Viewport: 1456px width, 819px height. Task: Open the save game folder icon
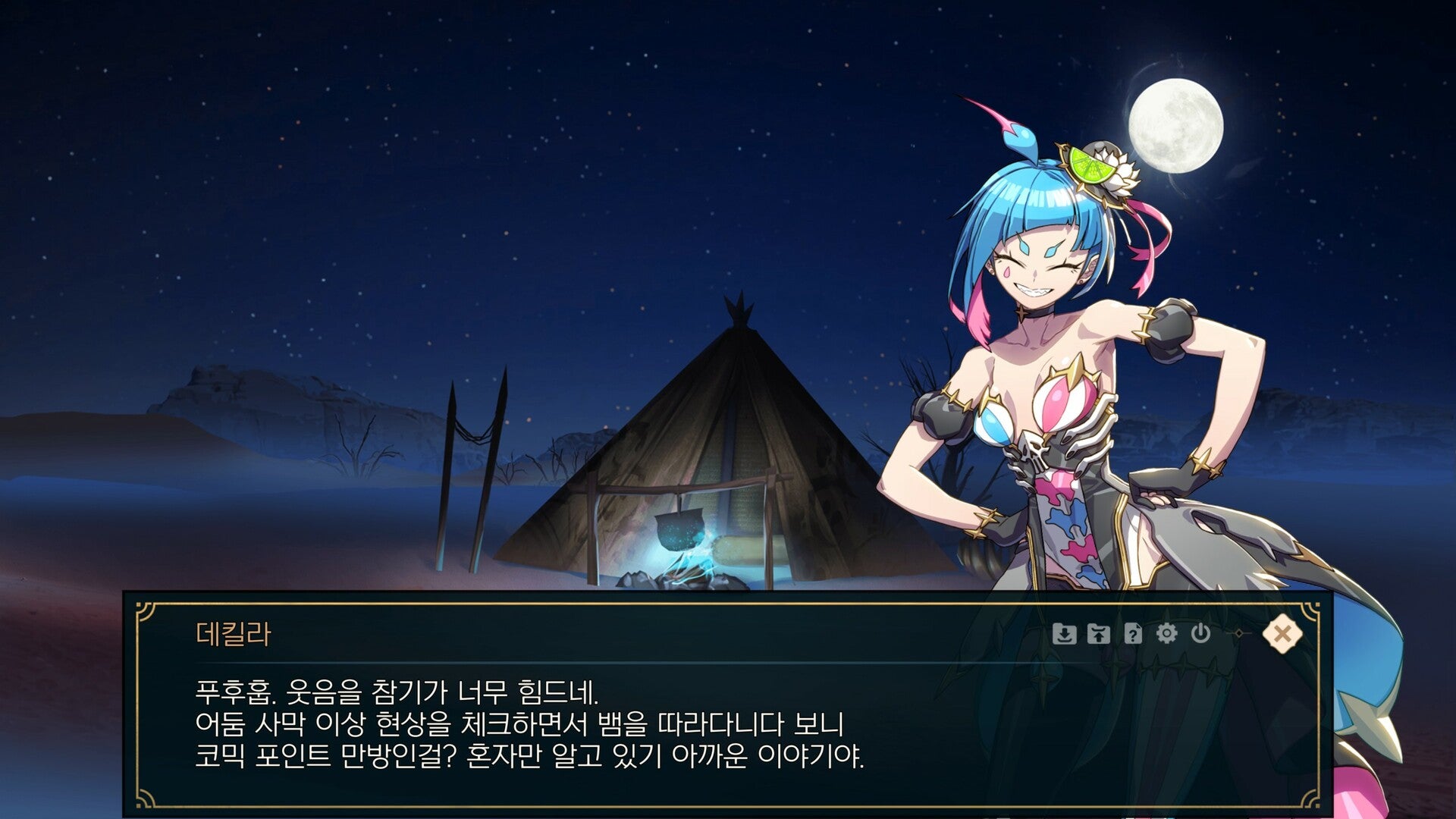pos(1065,633)
